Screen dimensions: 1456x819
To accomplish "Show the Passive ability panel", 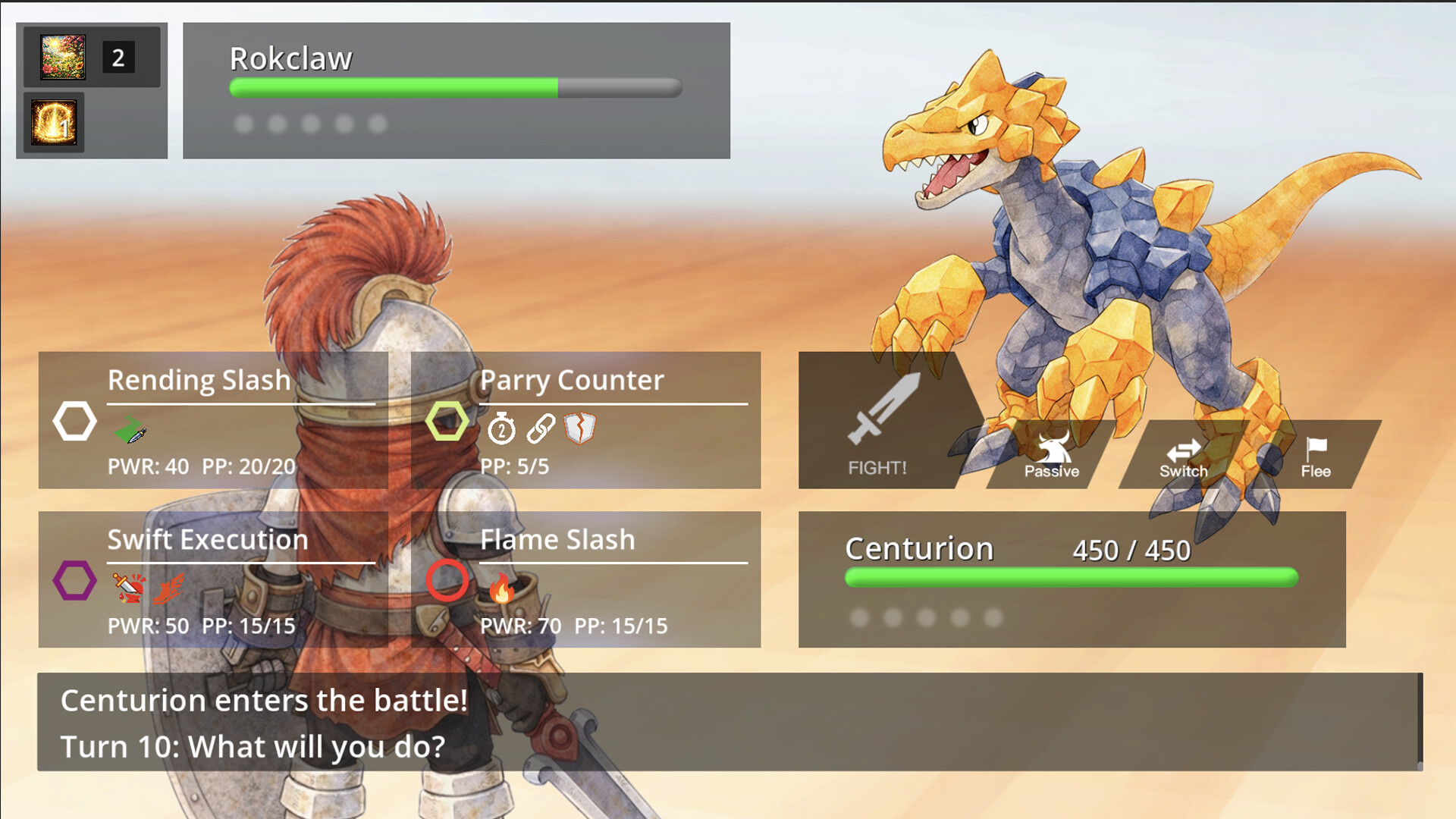I will click(x=1051, y=455).
